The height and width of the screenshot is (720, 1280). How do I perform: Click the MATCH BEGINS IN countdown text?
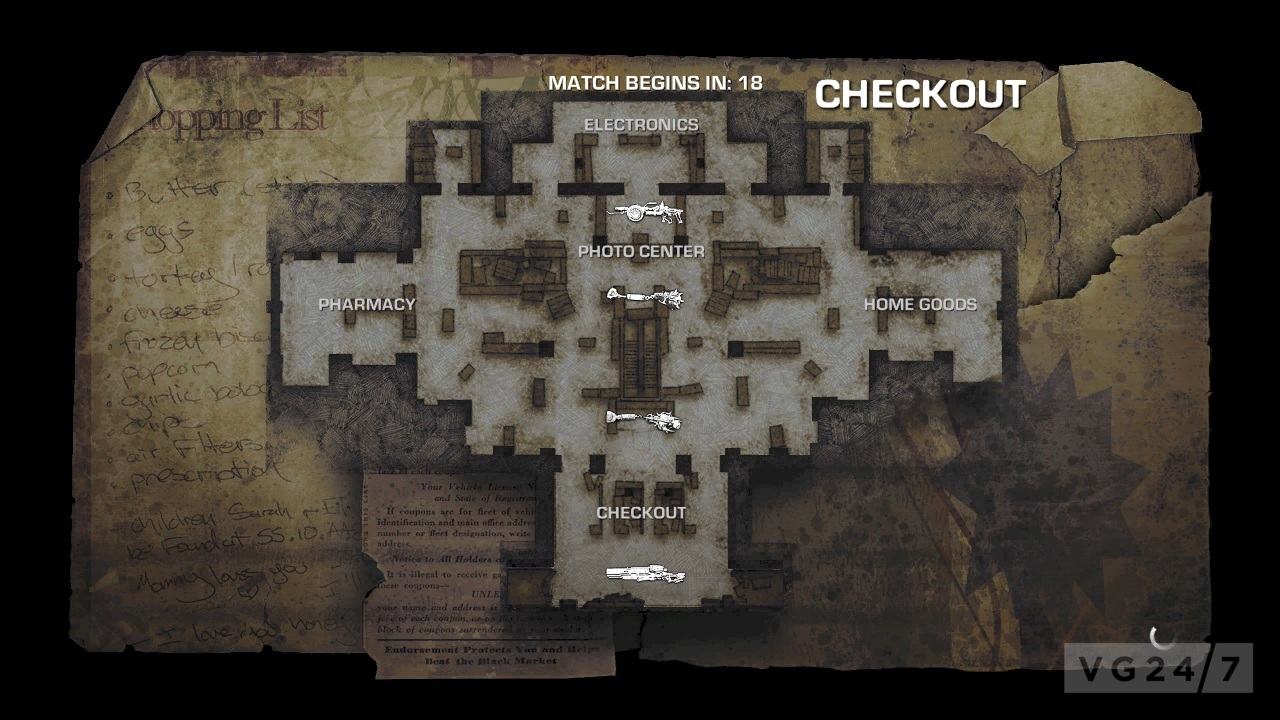coord(655,83)
